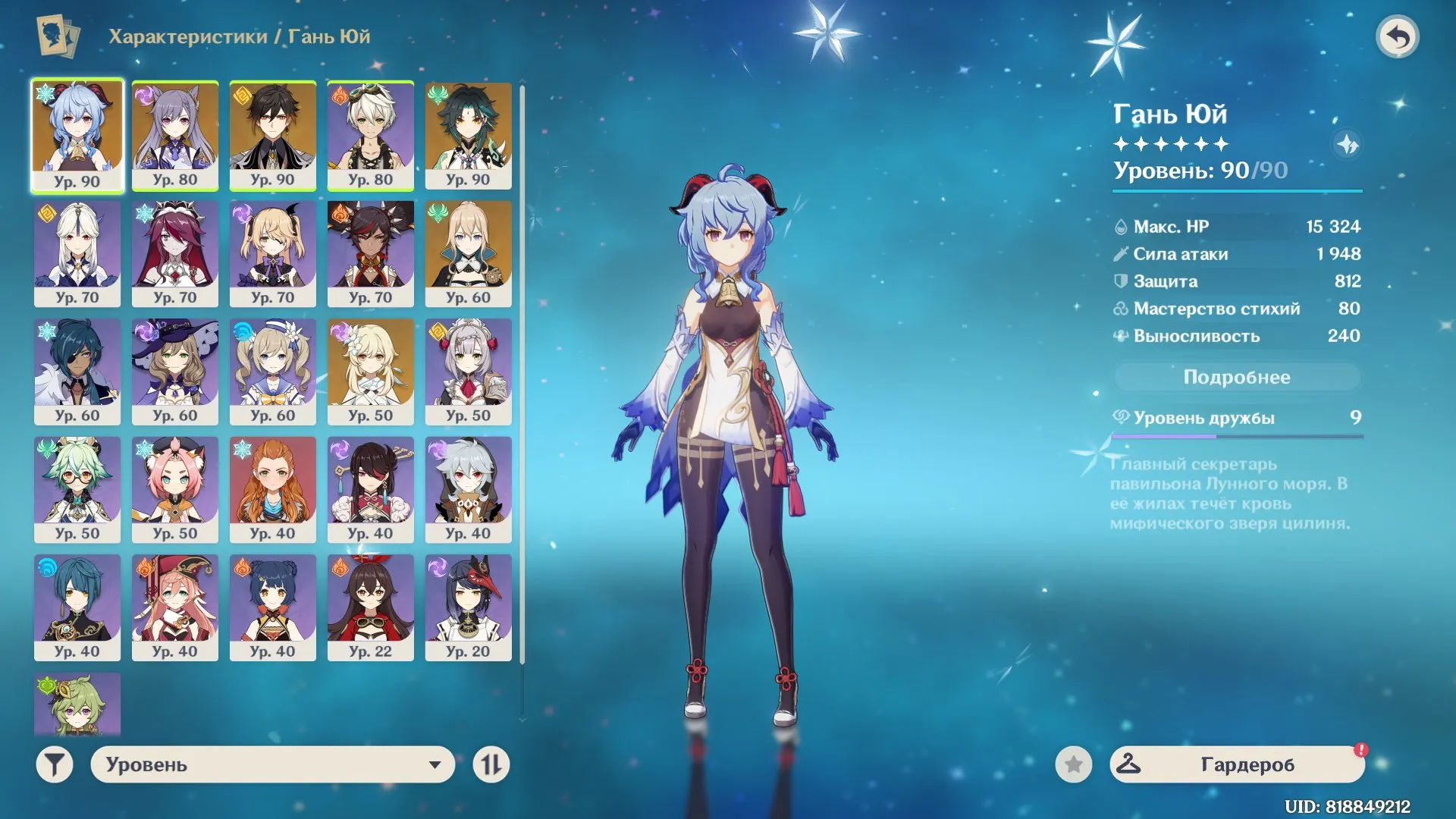The height and width of the screenshot is (819, 1456).
Task: Toggle the favorite star next to Гардероб
Action: pos(1073,765)
